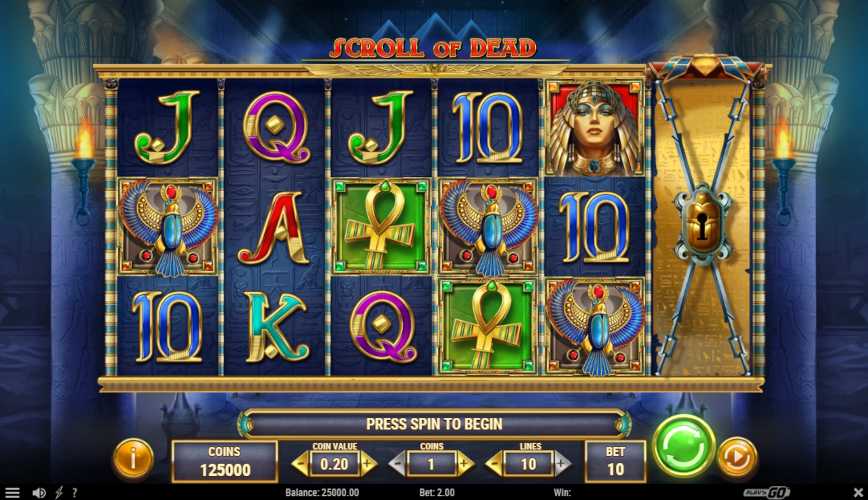This screenshot has height=500, width=868.
Task: Toggle the sound speaker icon
Action: tap(39, 493)
